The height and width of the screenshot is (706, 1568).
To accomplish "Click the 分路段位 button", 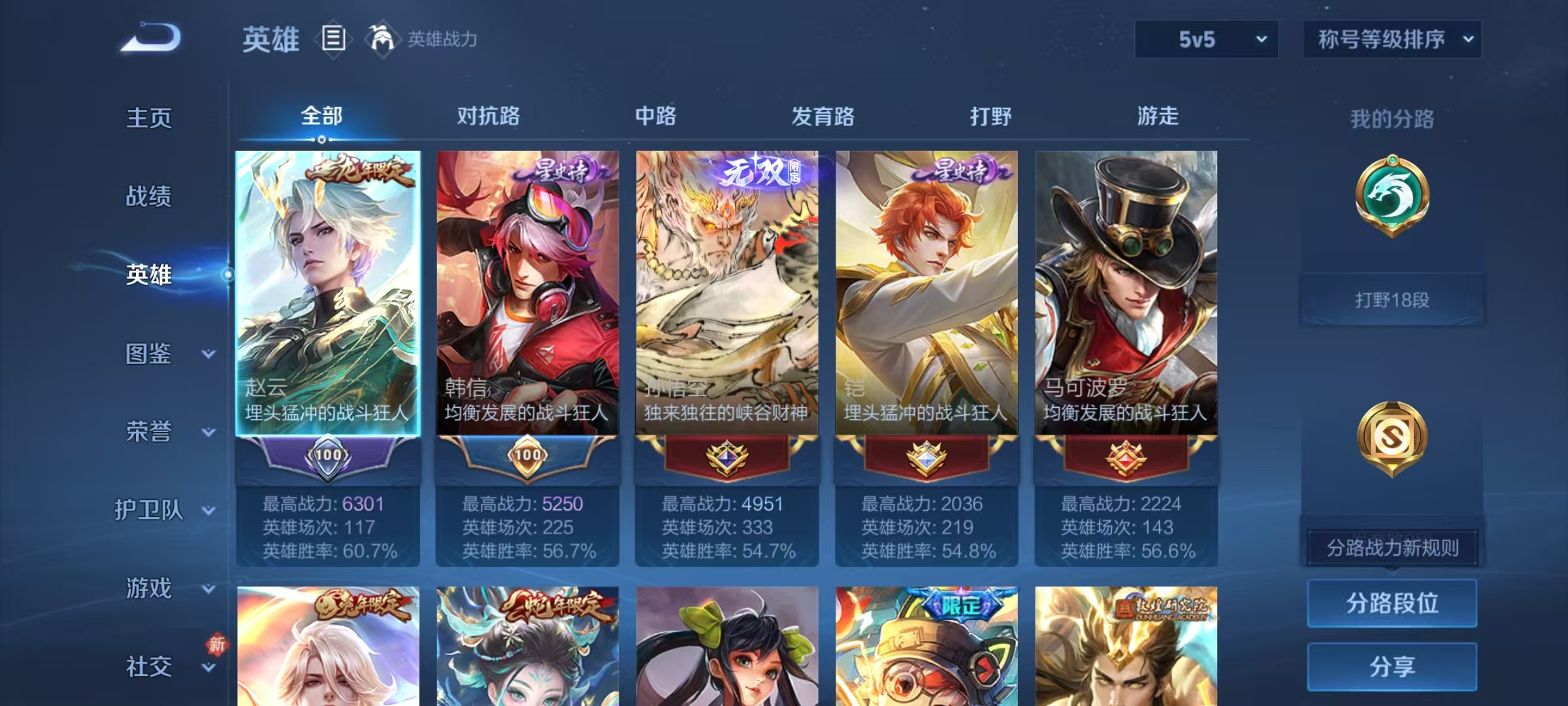I will [x=1392, y=603].
